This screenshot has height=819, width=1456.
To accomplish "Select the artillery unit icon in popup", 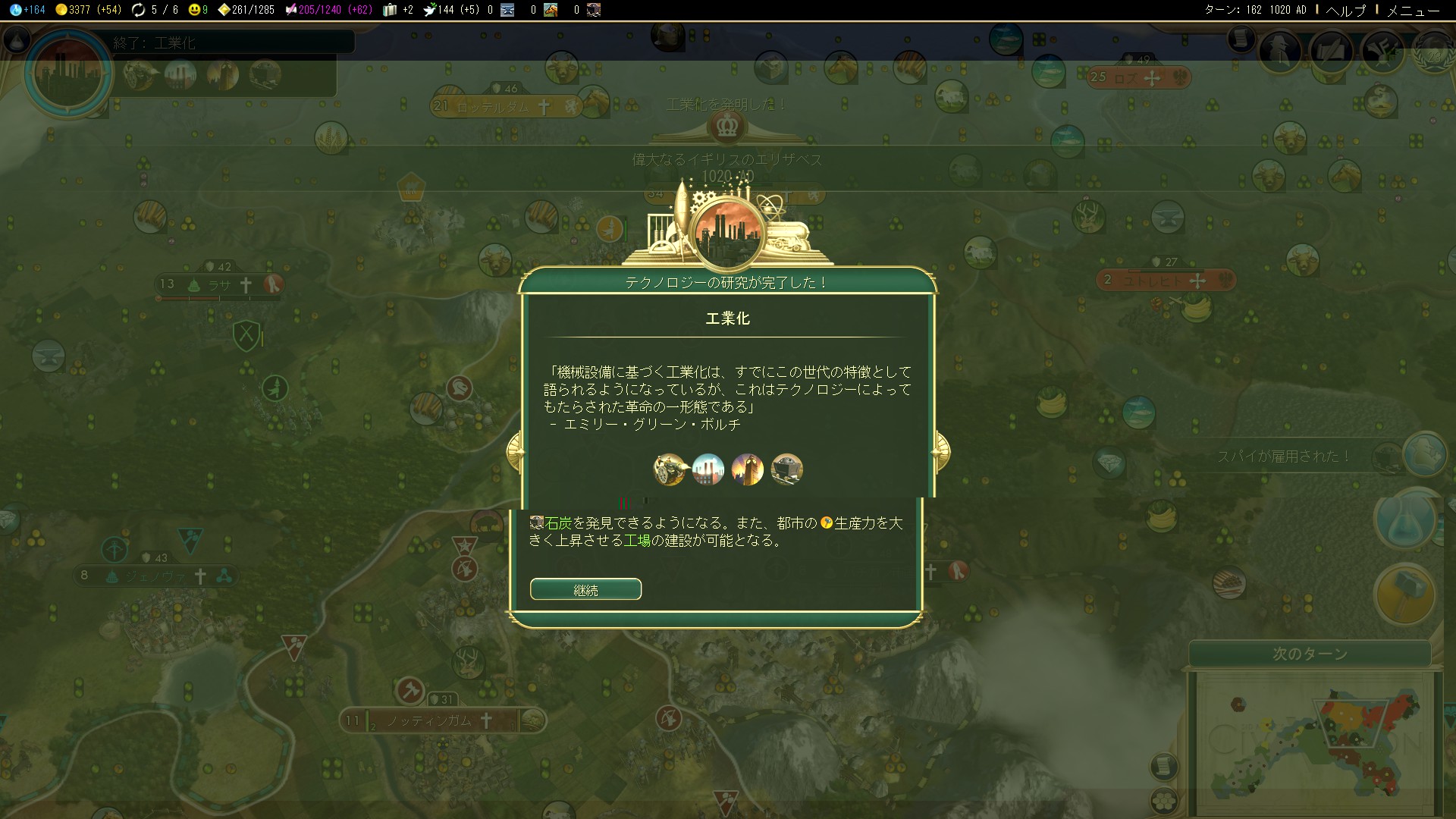I will 670,469.
